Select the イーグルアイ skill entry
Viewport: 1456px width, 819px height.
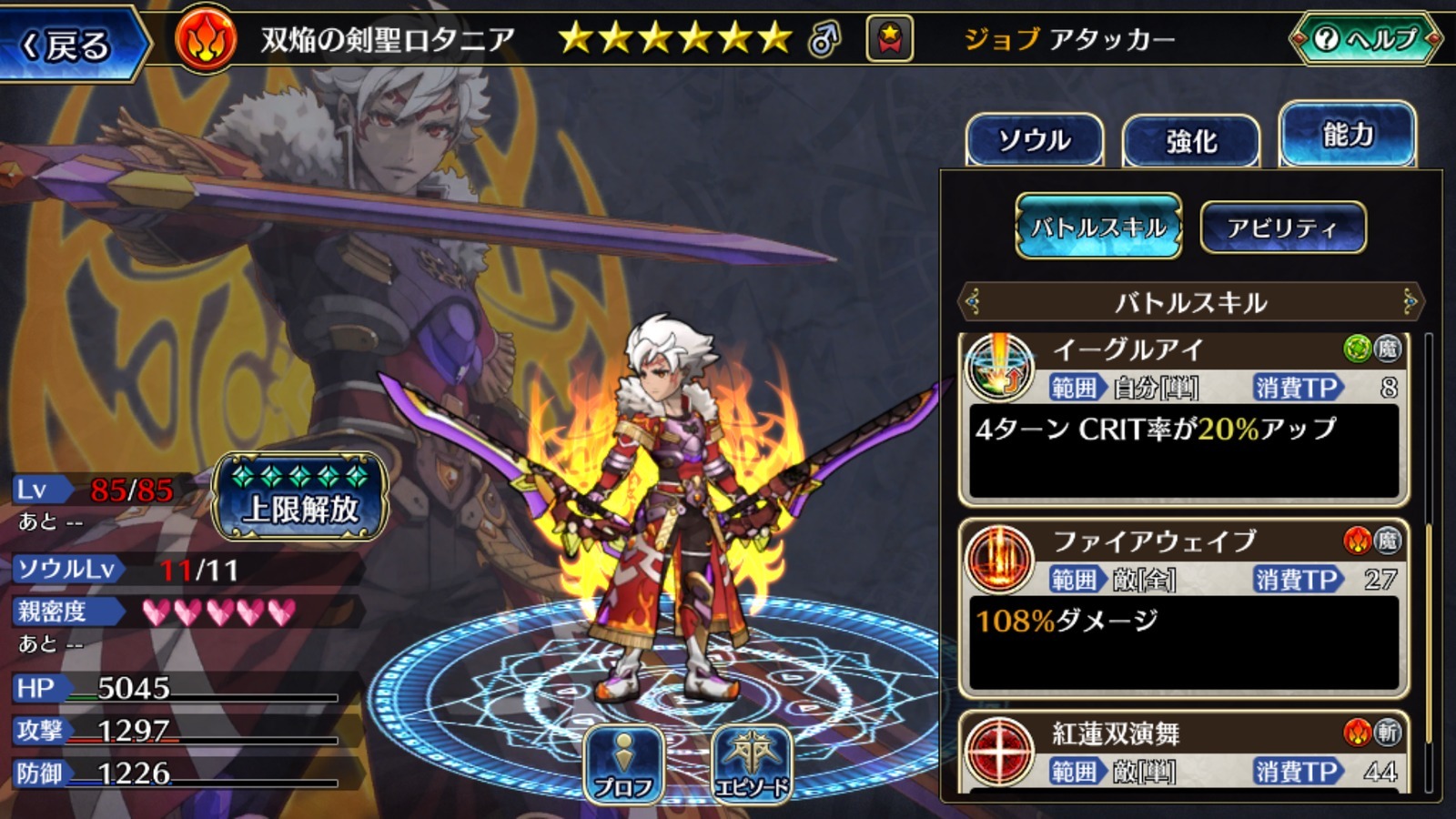[x=1183, y=419]
